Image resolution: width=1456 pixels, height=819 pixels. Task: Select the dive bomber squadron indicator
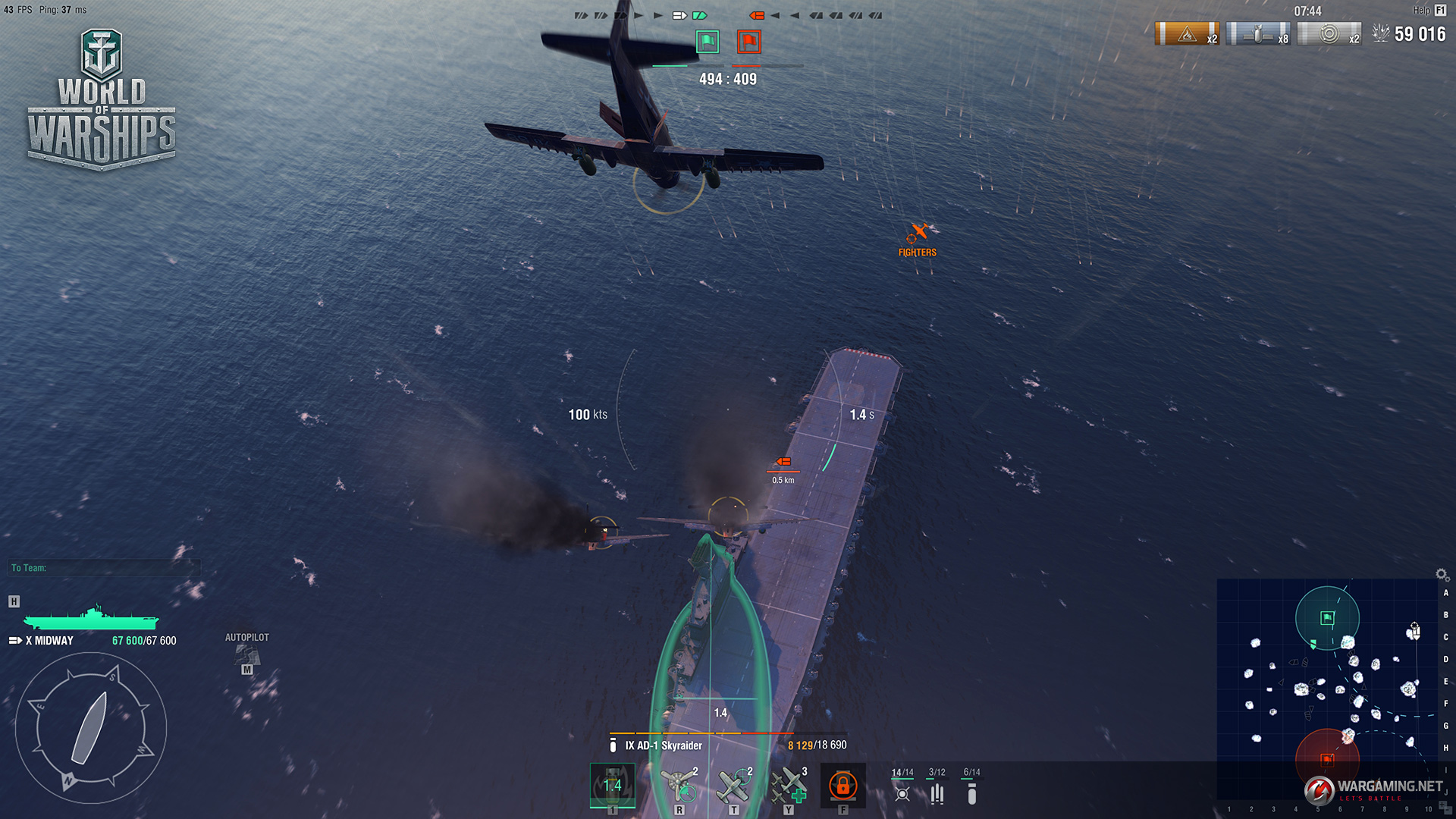point(971,792)
